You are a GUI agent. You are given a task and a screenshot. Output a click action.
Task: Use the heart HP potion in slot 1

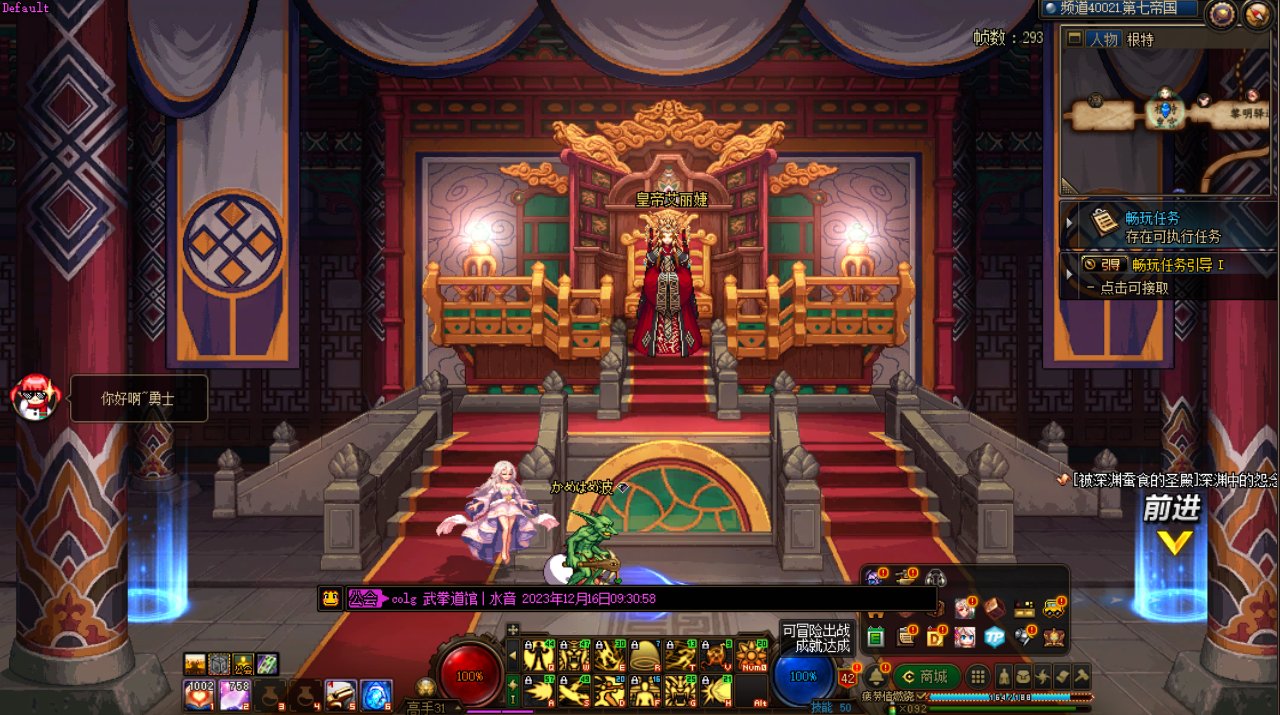click(198, 694)
